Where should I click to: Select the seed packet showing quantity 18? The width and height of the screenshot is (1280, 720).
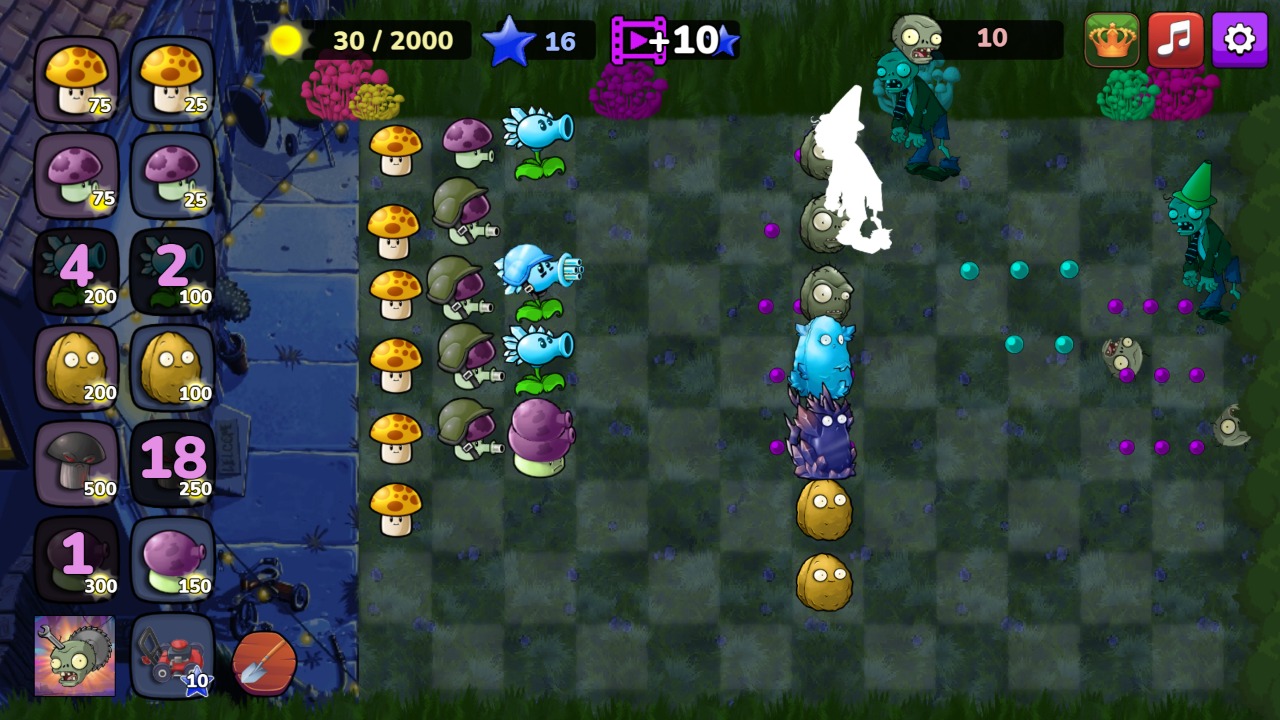170,460
